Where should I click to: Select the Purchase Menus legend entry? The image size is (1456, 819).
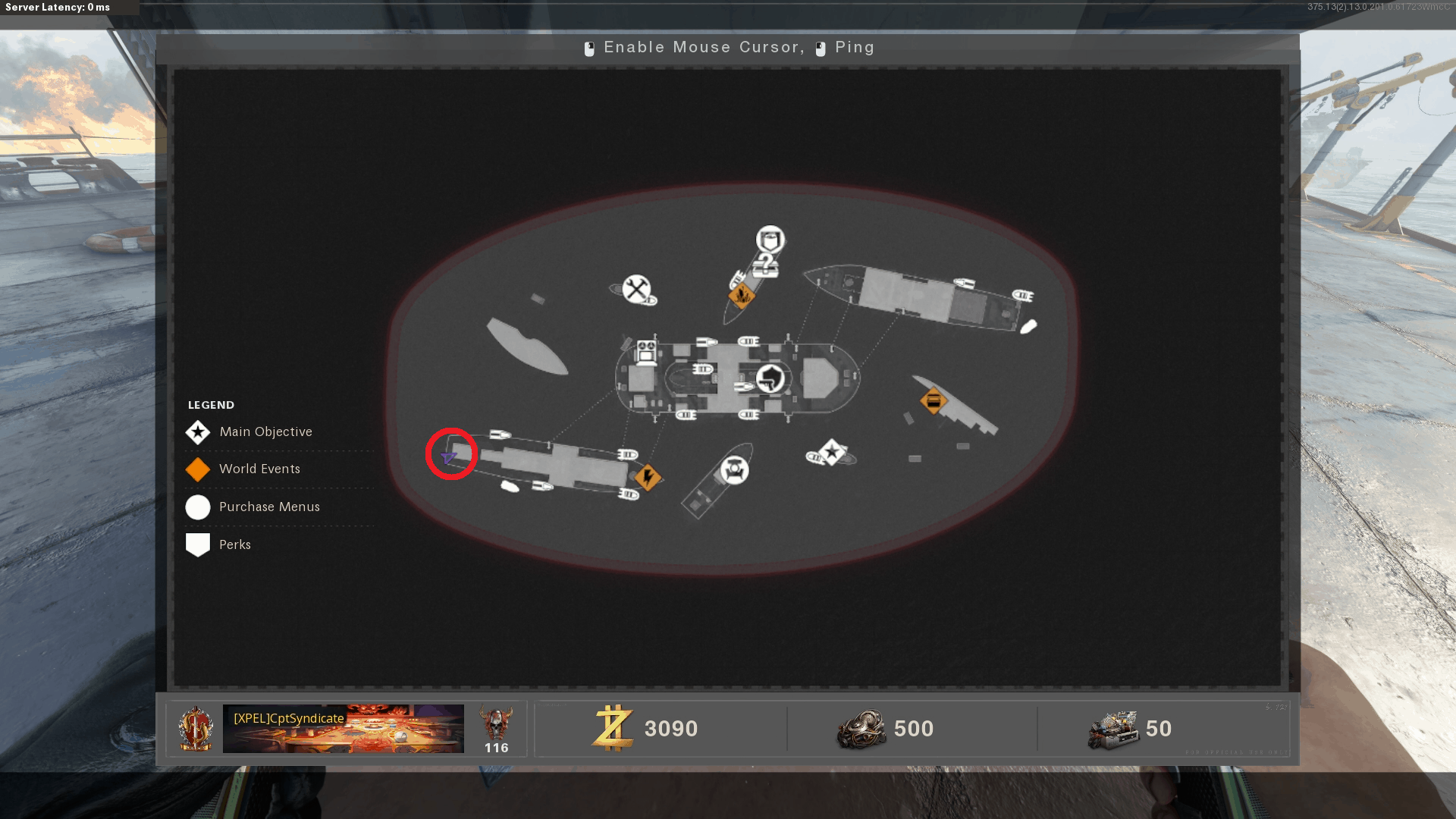(x=269, y=507)
